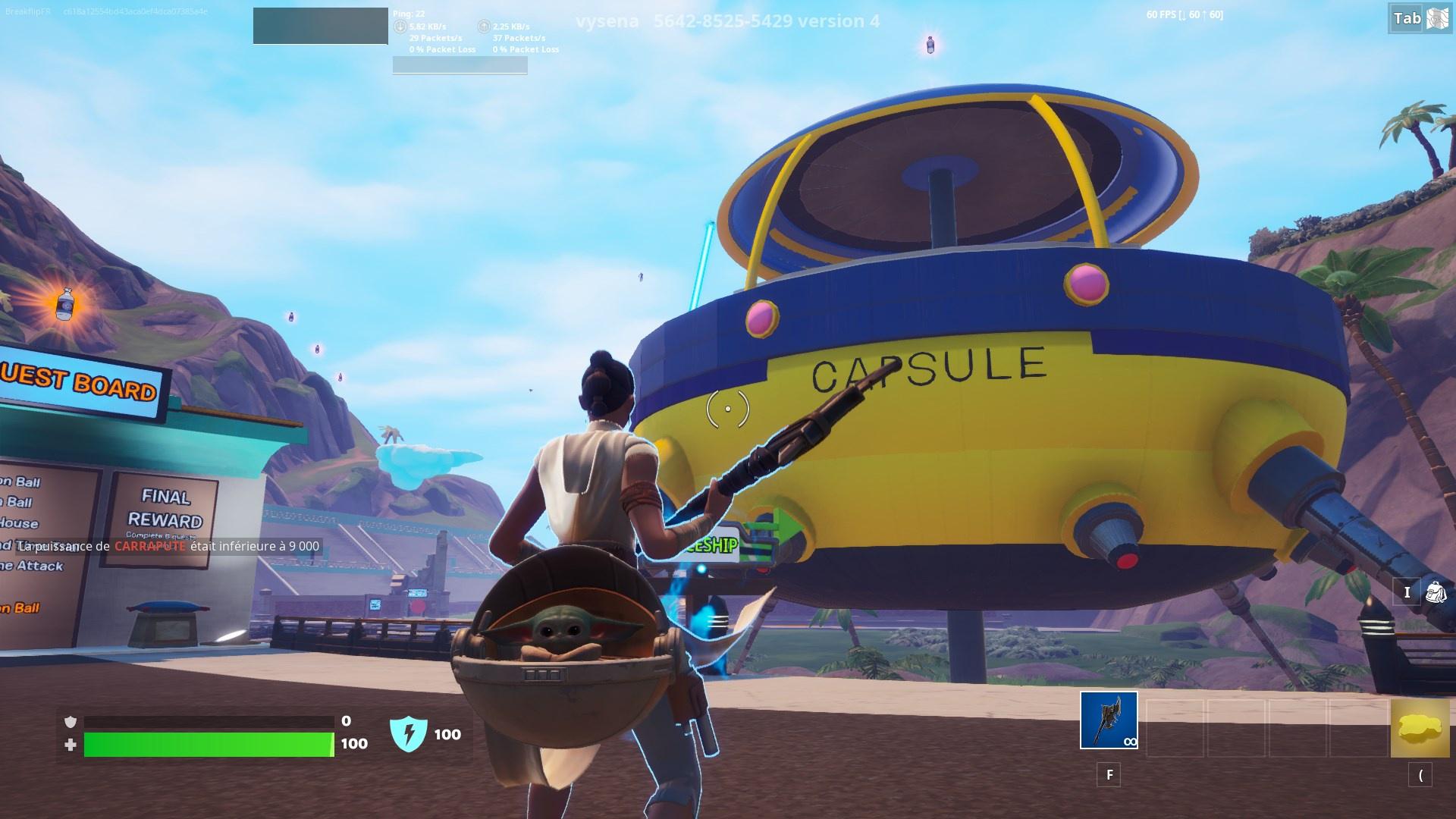Click the upload speed arrow icon
Viewport: 1456px width, 819px height.
coord(483,25)
